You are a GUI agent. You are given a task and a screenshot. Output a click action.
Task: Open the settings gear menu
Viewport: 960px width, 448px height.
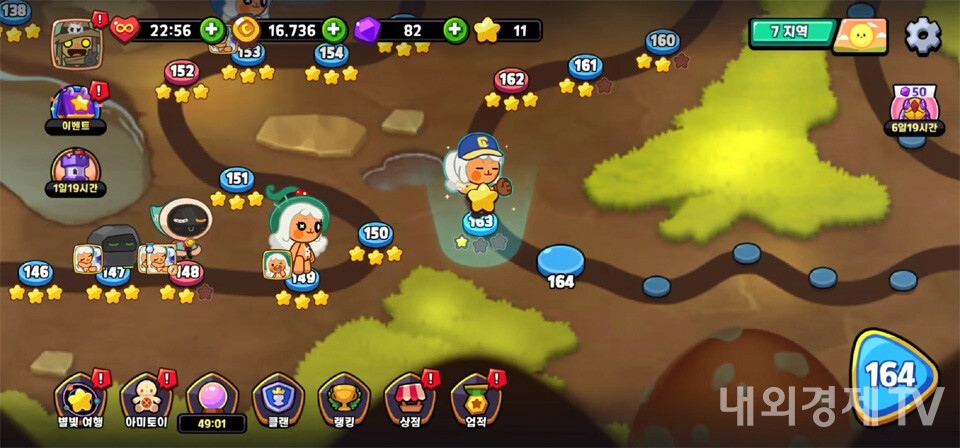point(922,36)
